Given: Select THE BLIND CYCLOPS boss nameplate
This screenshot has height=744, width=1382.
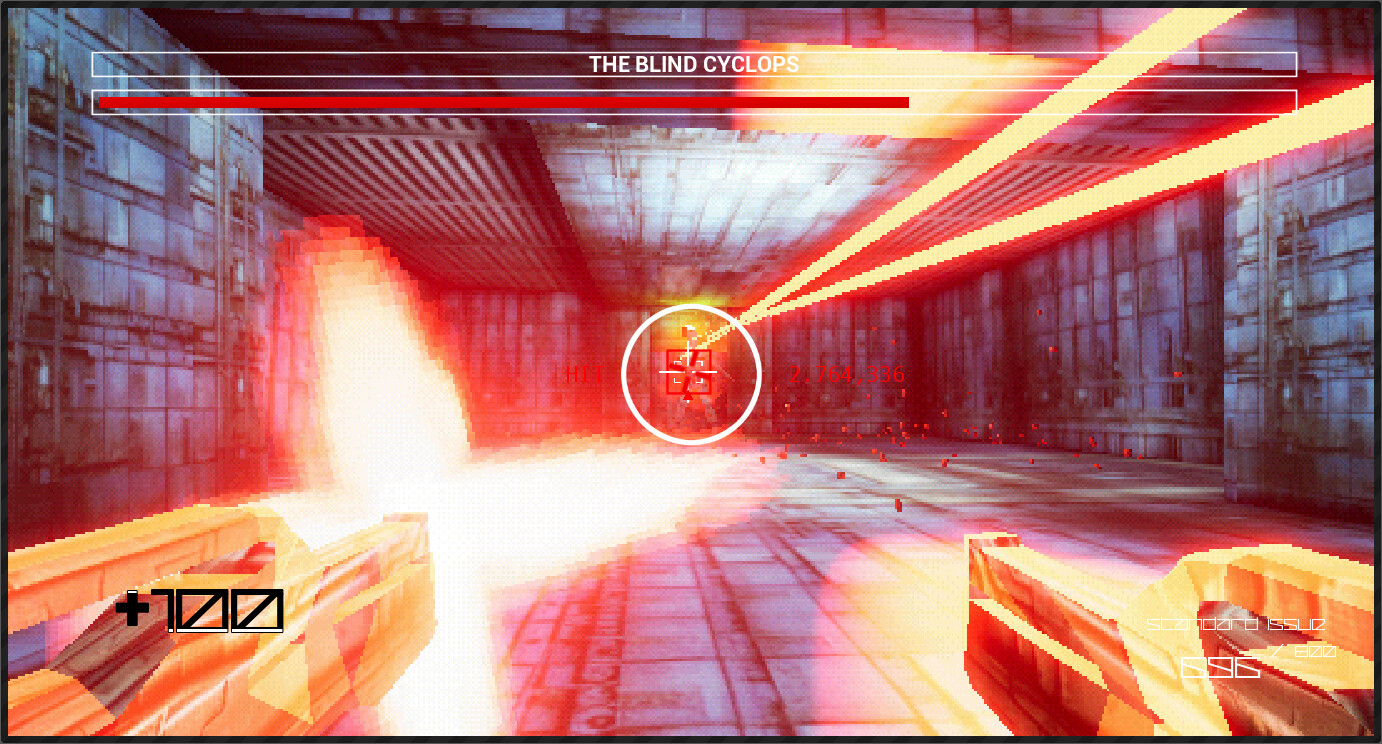Looking at the screenshot, I should pyautogui.click(x=693, y=63).
